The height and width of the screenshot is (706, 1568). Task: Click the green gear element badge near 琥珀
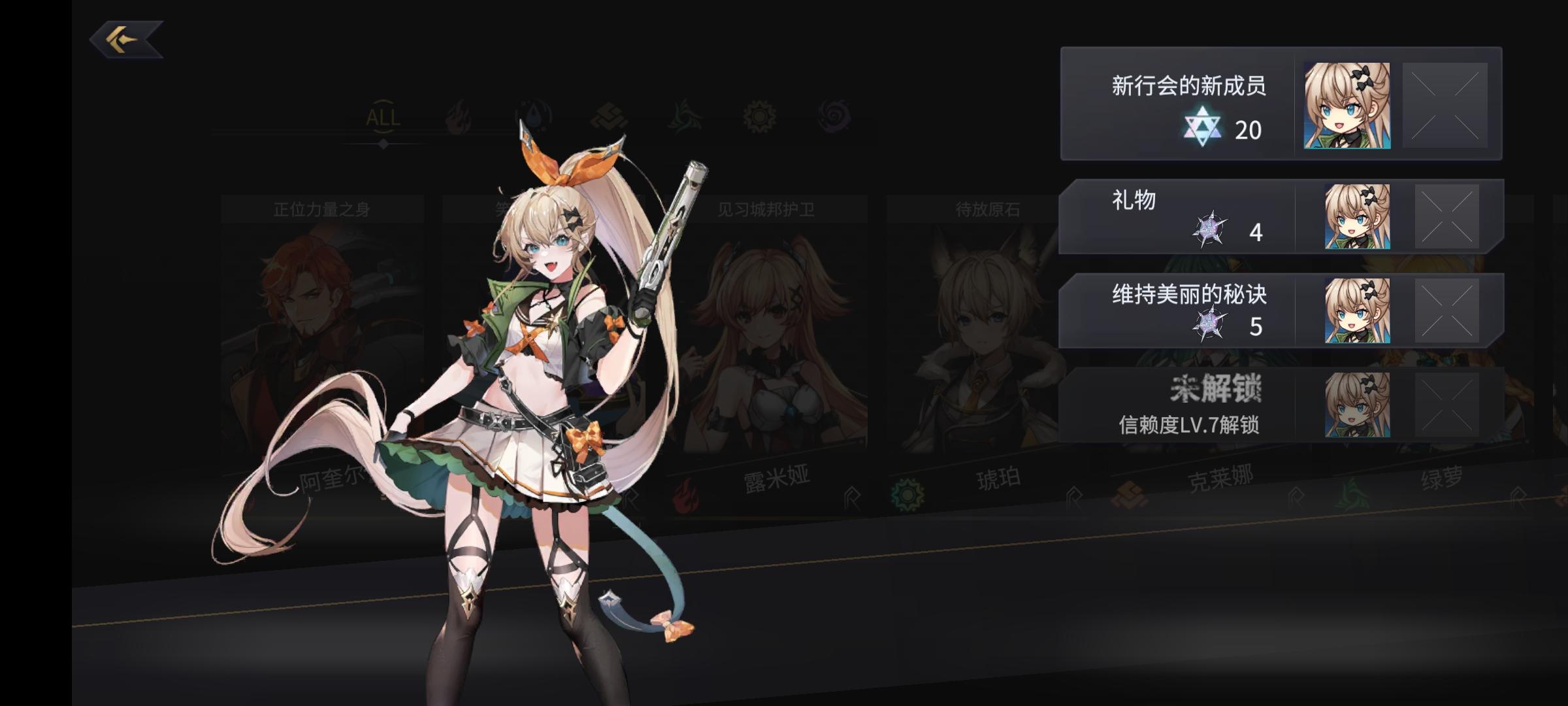908,496
